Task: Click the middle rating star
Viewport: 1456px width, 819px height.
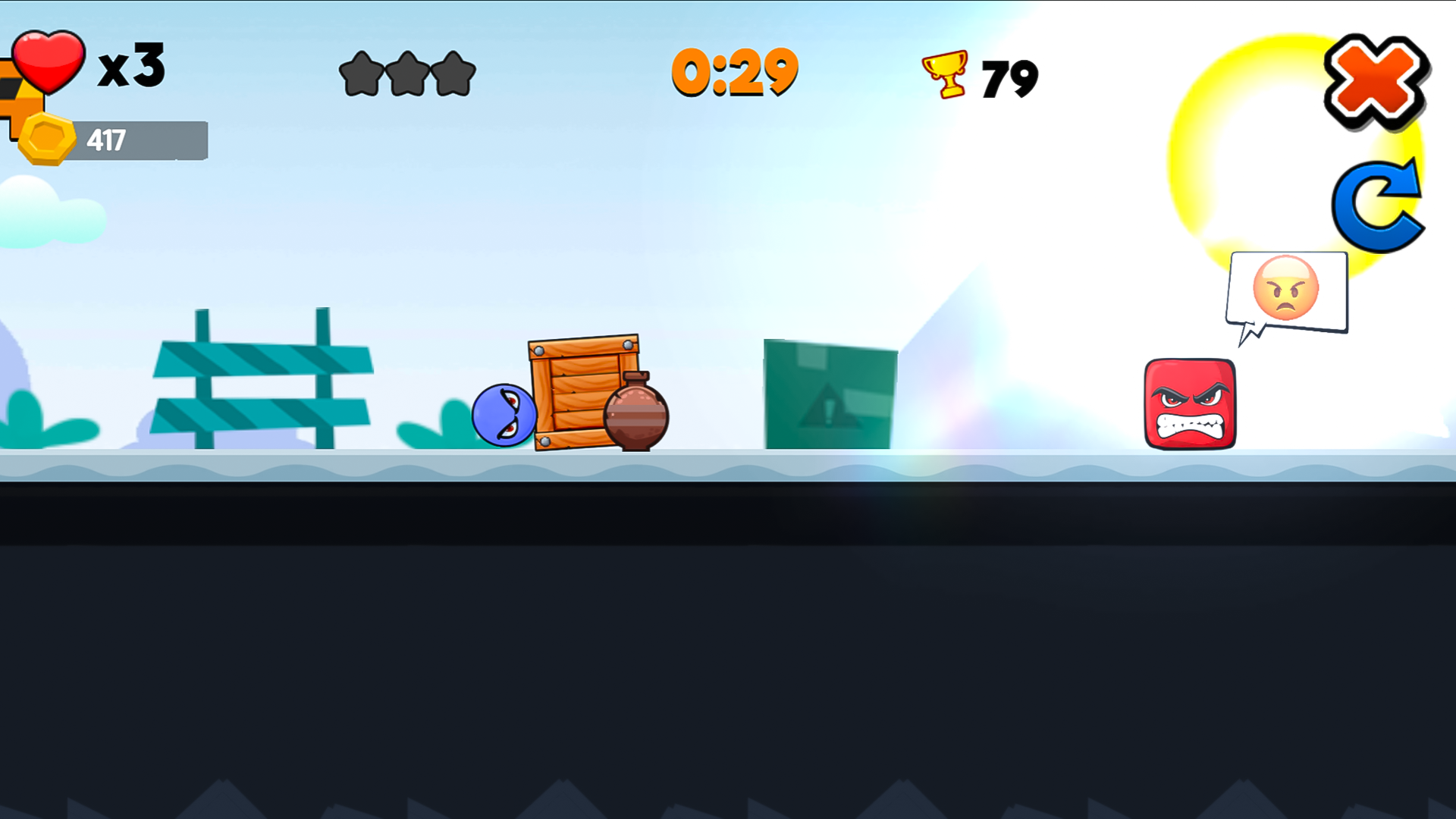Action: click(x=407, y=72)
